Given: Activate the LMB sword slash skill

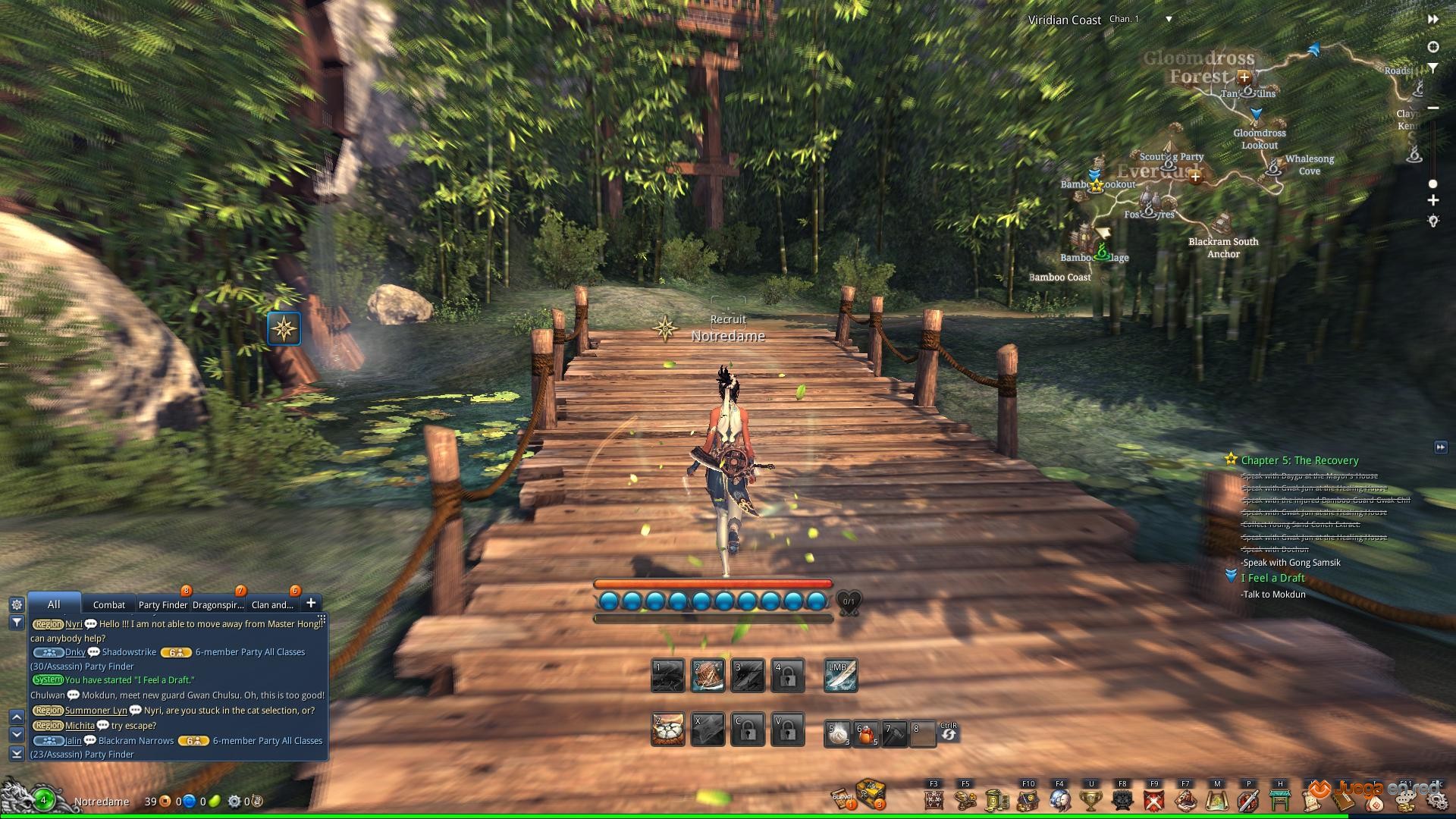Looking at the screenshot, I should 840,676.
